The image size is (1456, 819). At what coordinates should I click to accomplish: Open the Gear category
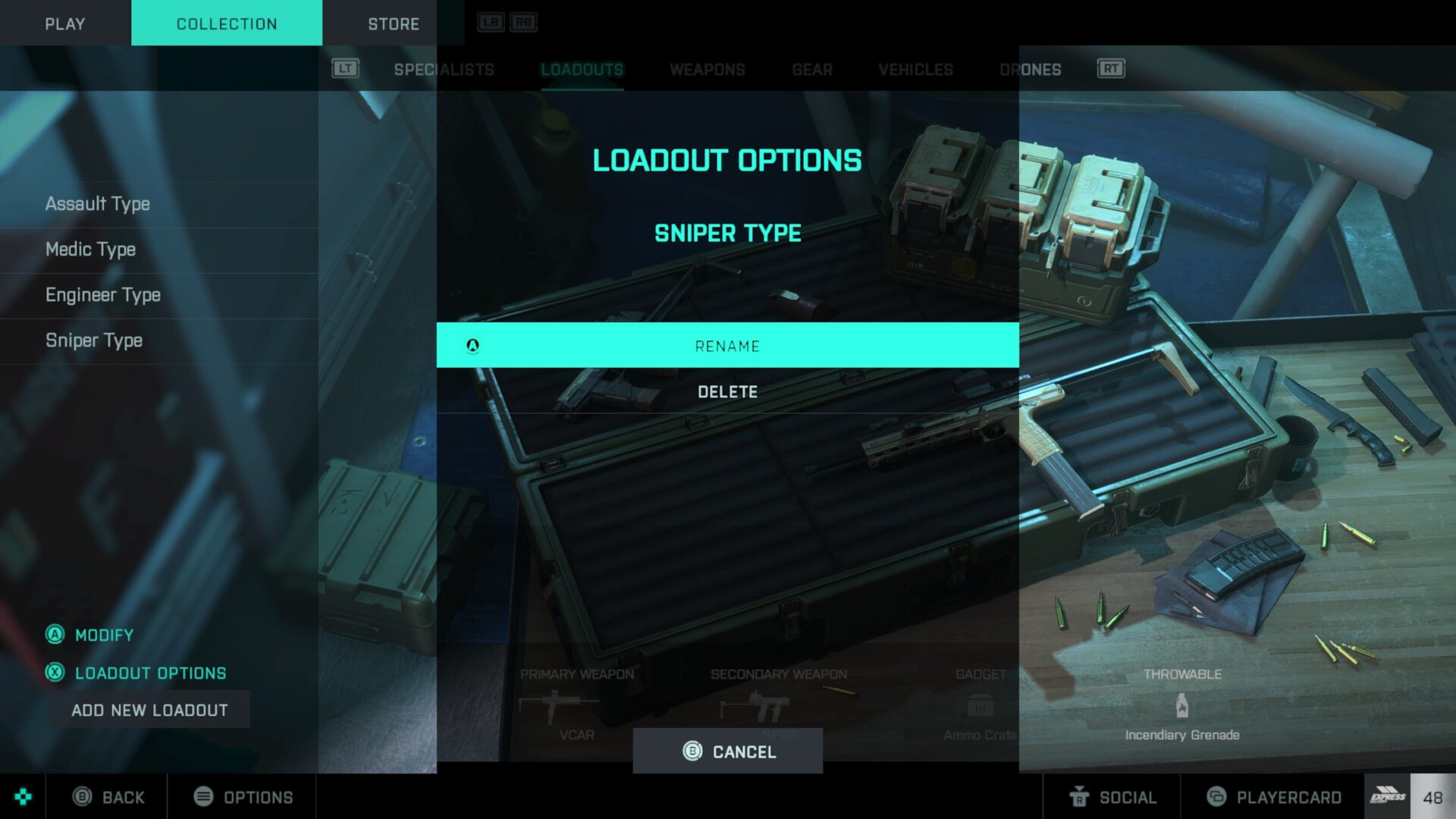pos(812,70)
